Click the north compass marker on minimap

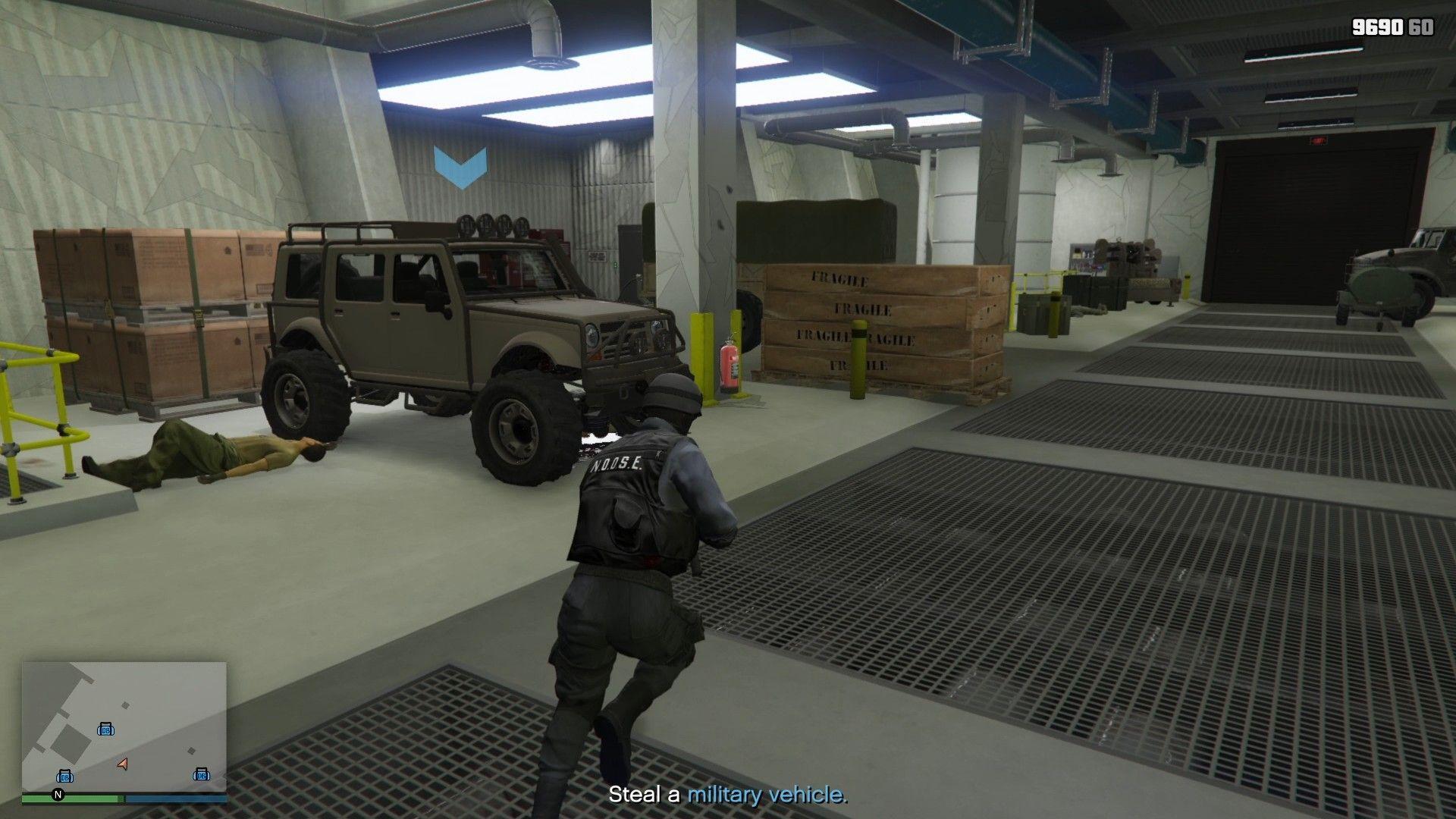[x=58, y=795]
